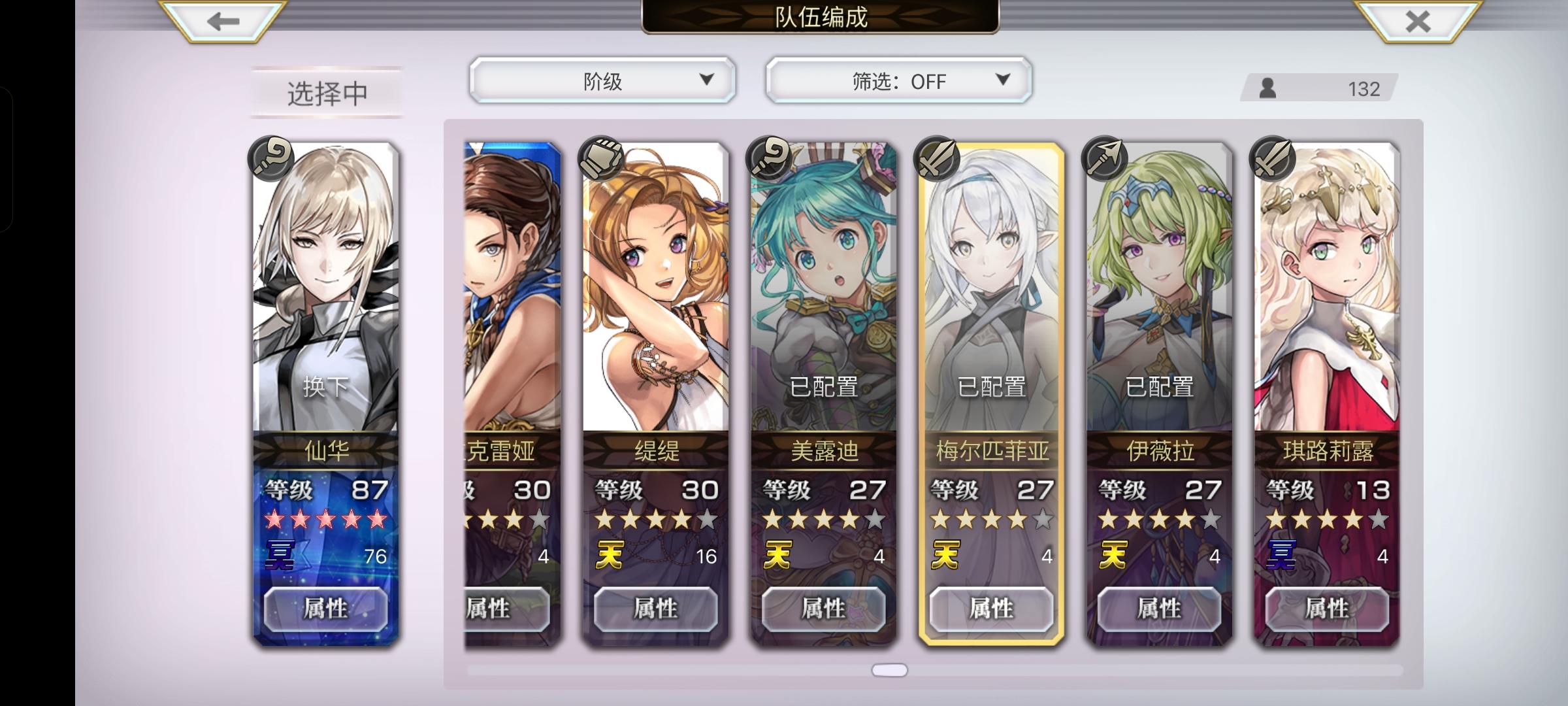Click the 已配置 status on 美露迪
This screenshot has width=1568, height=706.
pos(823,387)
